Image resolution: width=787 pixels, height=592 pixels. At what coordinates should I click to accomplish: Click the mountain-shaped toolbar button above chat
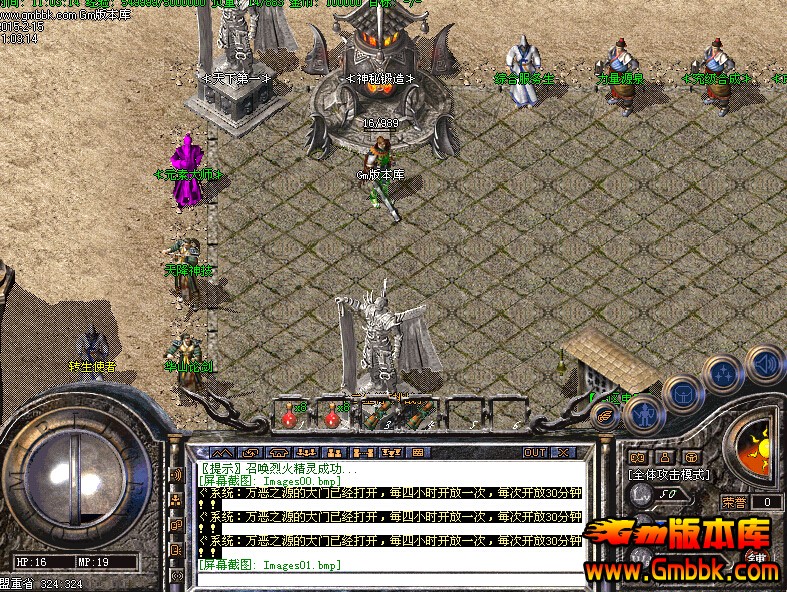coord(222,453)
